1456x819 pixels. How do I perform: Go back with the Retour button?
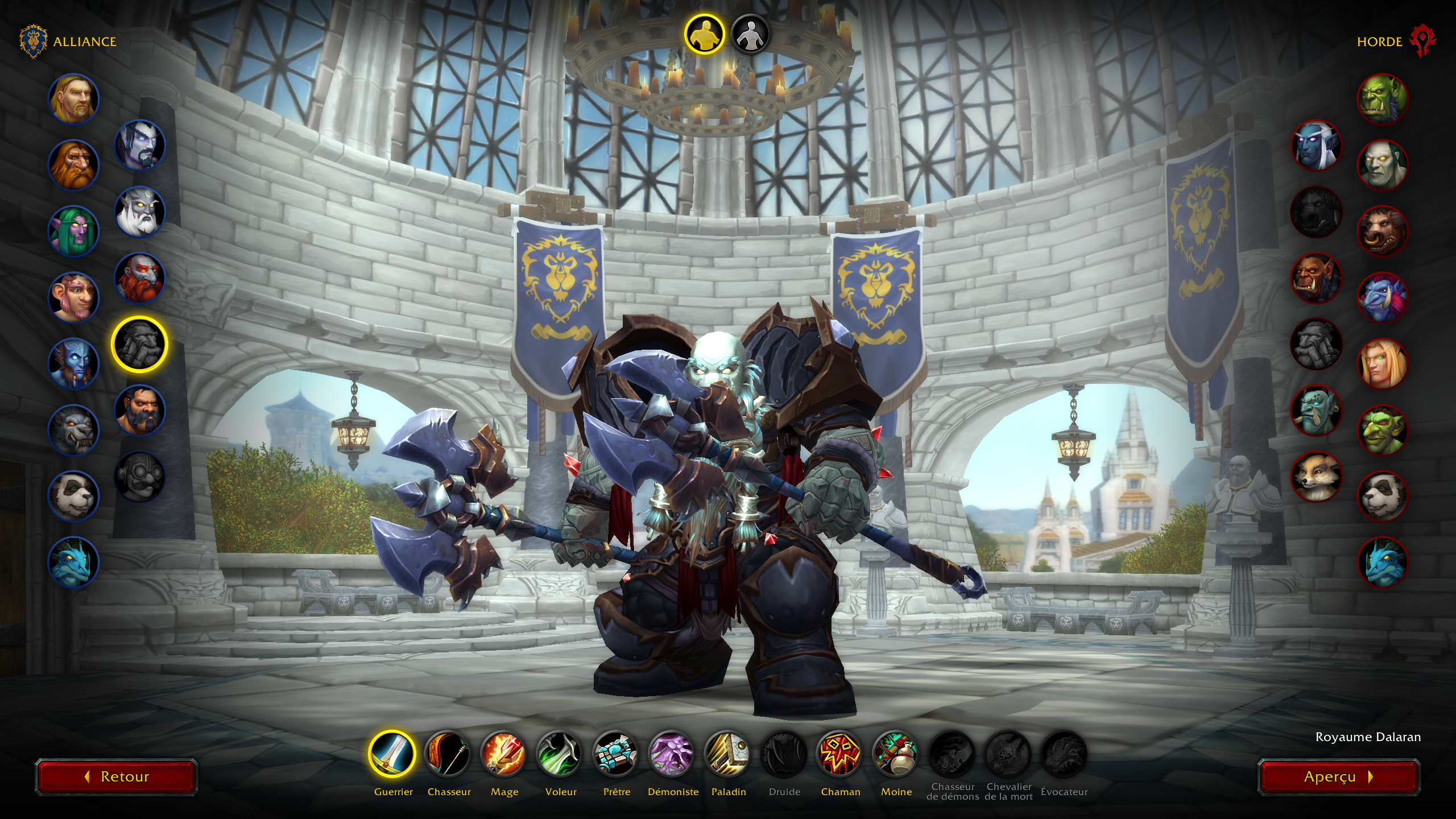(x=117, y=777)
